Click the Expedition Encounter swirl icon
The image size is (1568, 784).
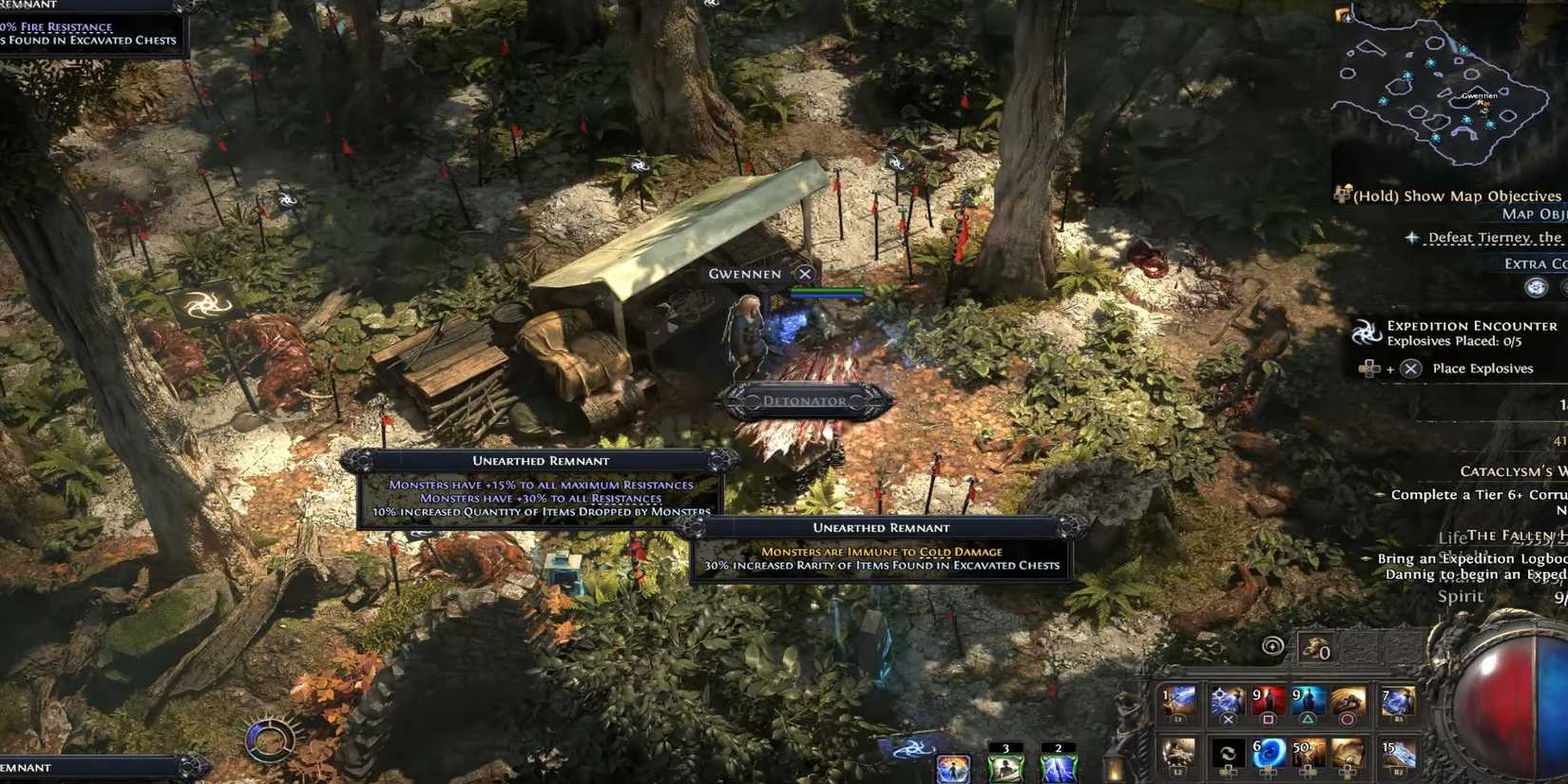tap(1367, 332)
